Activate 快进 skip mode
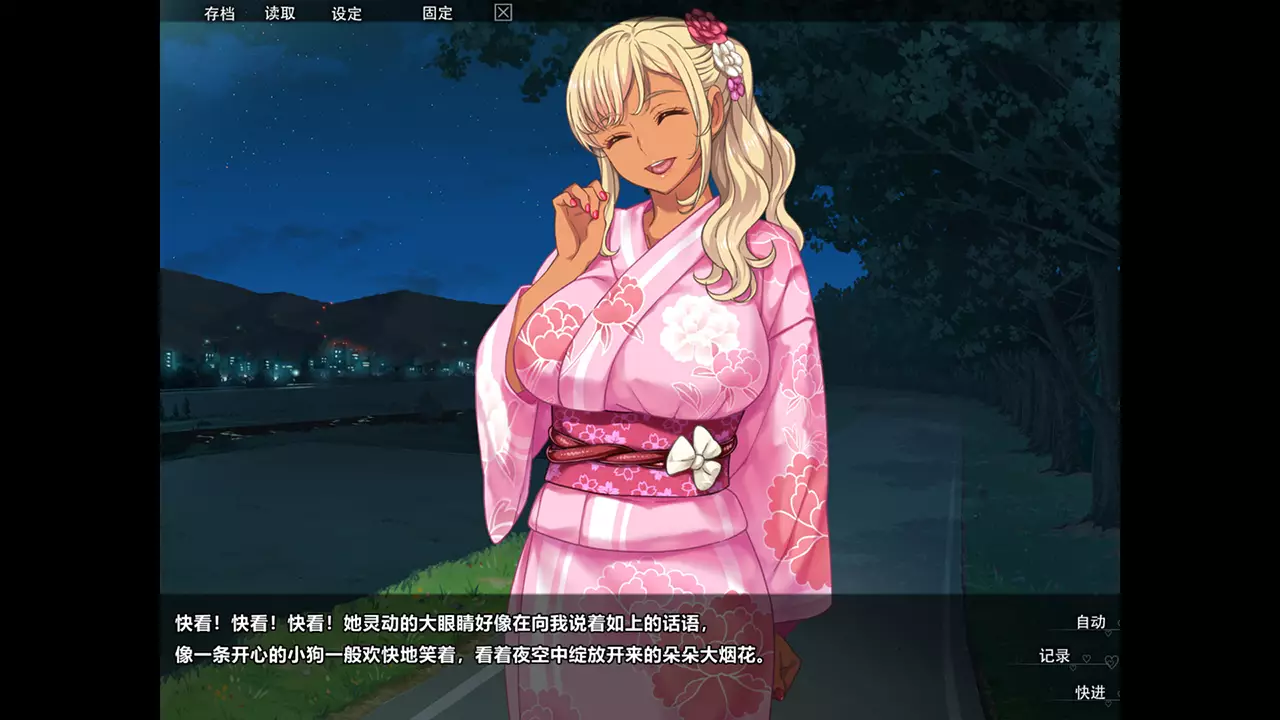This screenshot has width=1280, height=720. [x=1091, y=693]
